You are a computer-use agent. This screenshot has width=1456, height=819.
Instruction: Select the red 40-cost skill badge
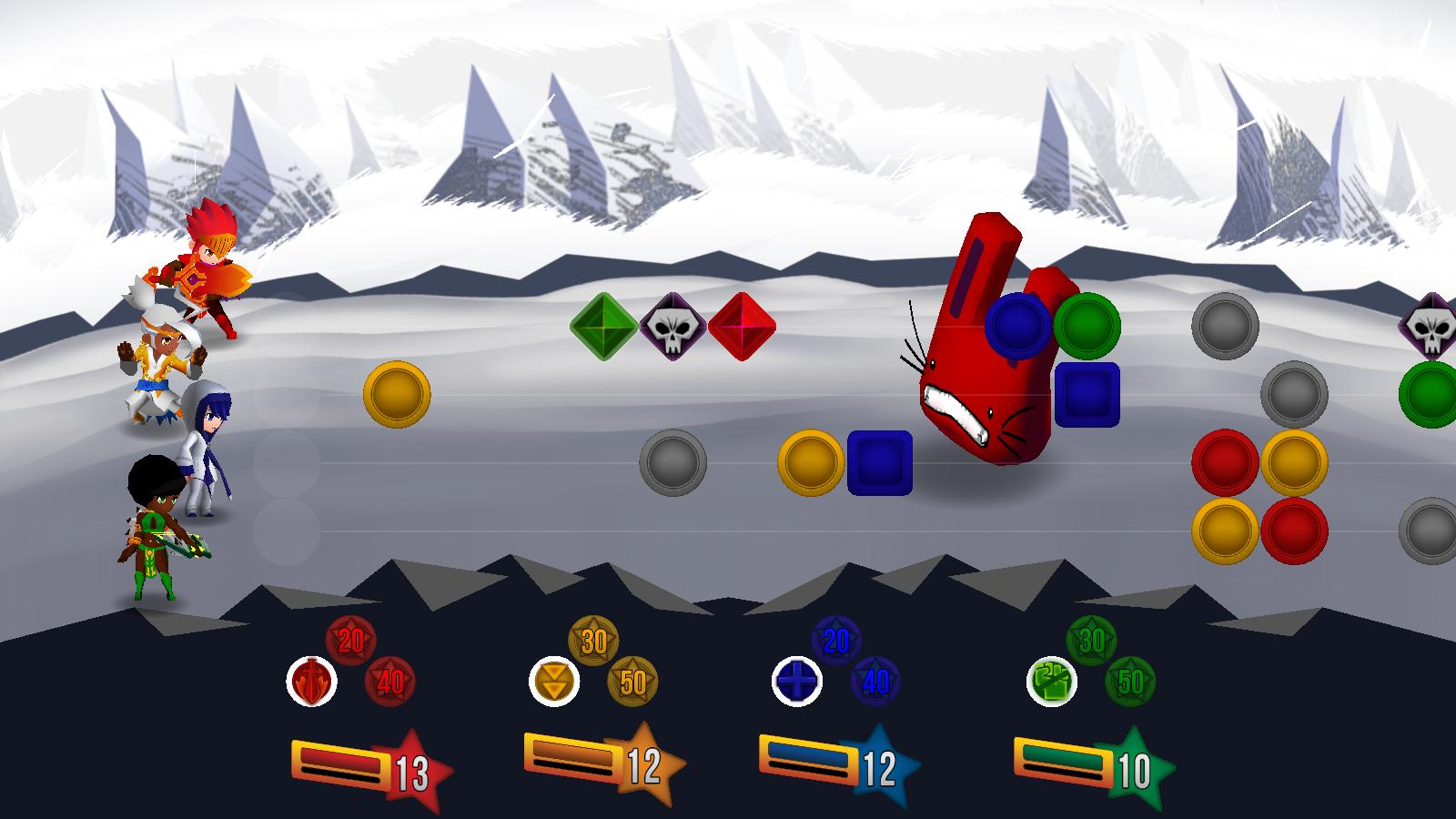pyautogui.click(x=390, y=681)
